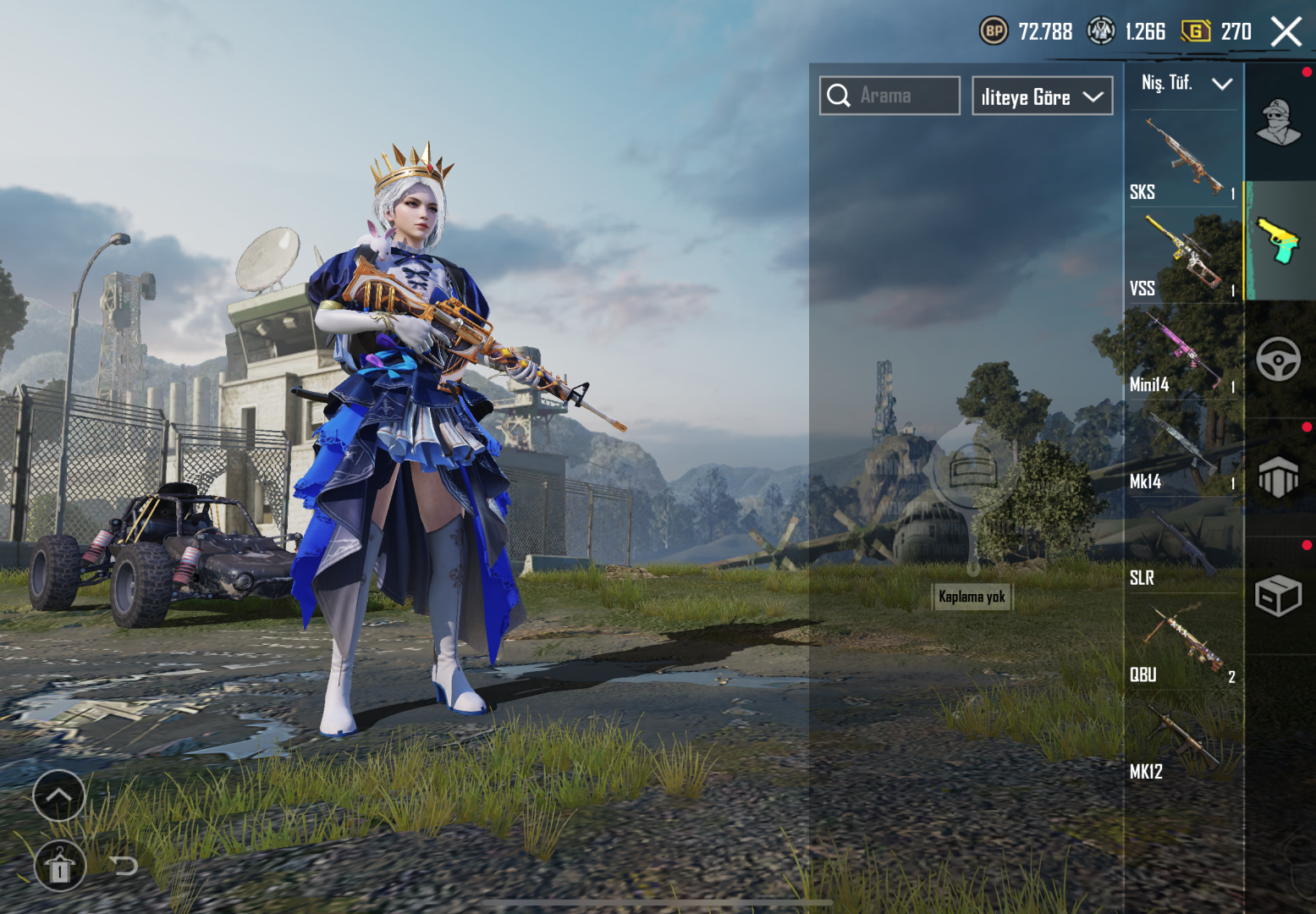
Task: Click the BP currency coin icon
Action: click(x=994, y=32)
